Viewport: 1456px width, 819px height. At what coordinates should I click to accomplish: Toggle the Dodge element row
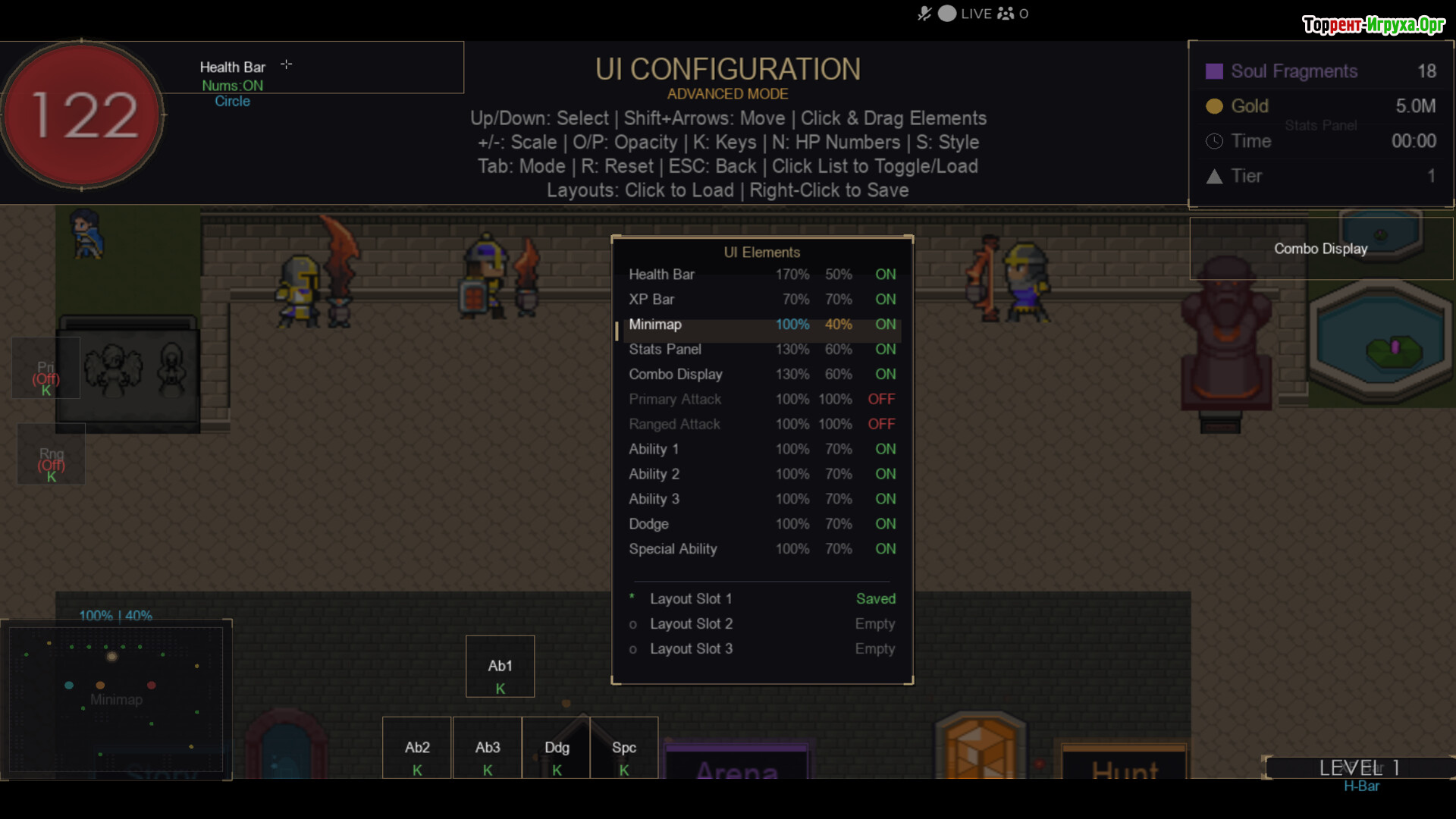(x=761, y=524)
